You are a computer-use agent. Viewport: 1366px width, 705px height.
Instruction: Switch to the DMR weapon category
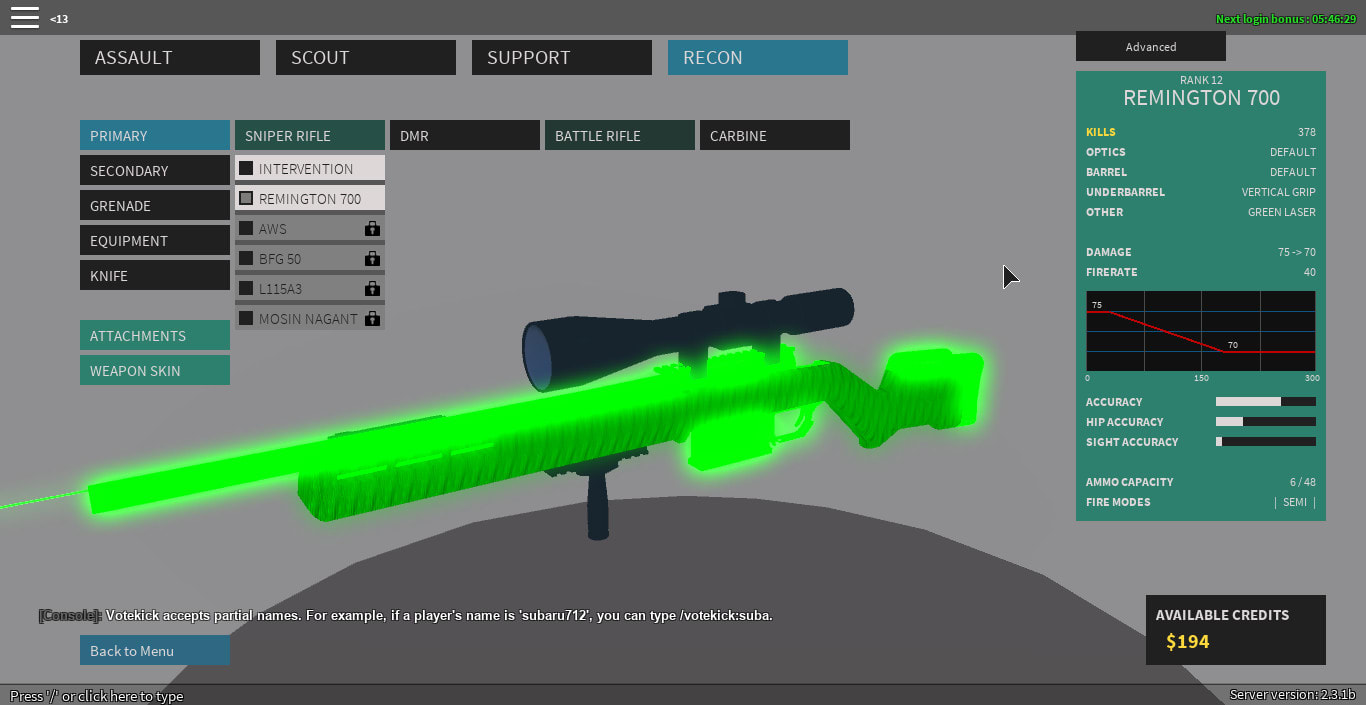(x=464, y=135)
